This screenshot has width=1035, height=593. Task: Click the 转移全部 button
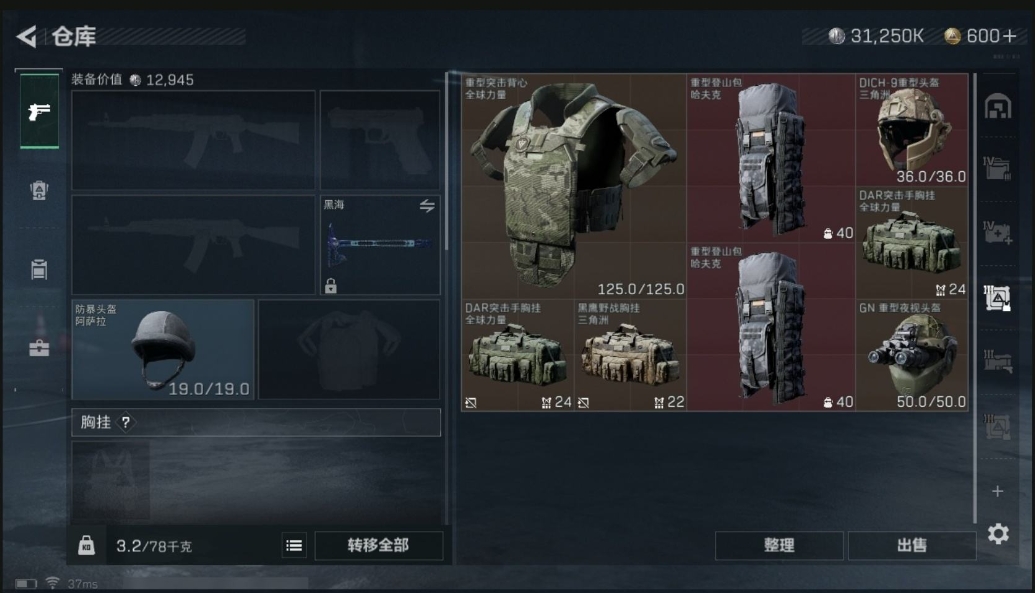click(x=378, y=545)
